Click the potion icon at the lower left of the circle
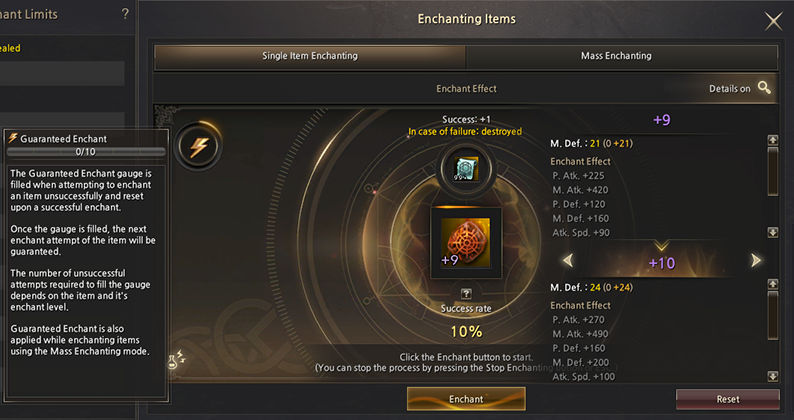Screen dimensions: 794x420 click(x=175, y=355)
